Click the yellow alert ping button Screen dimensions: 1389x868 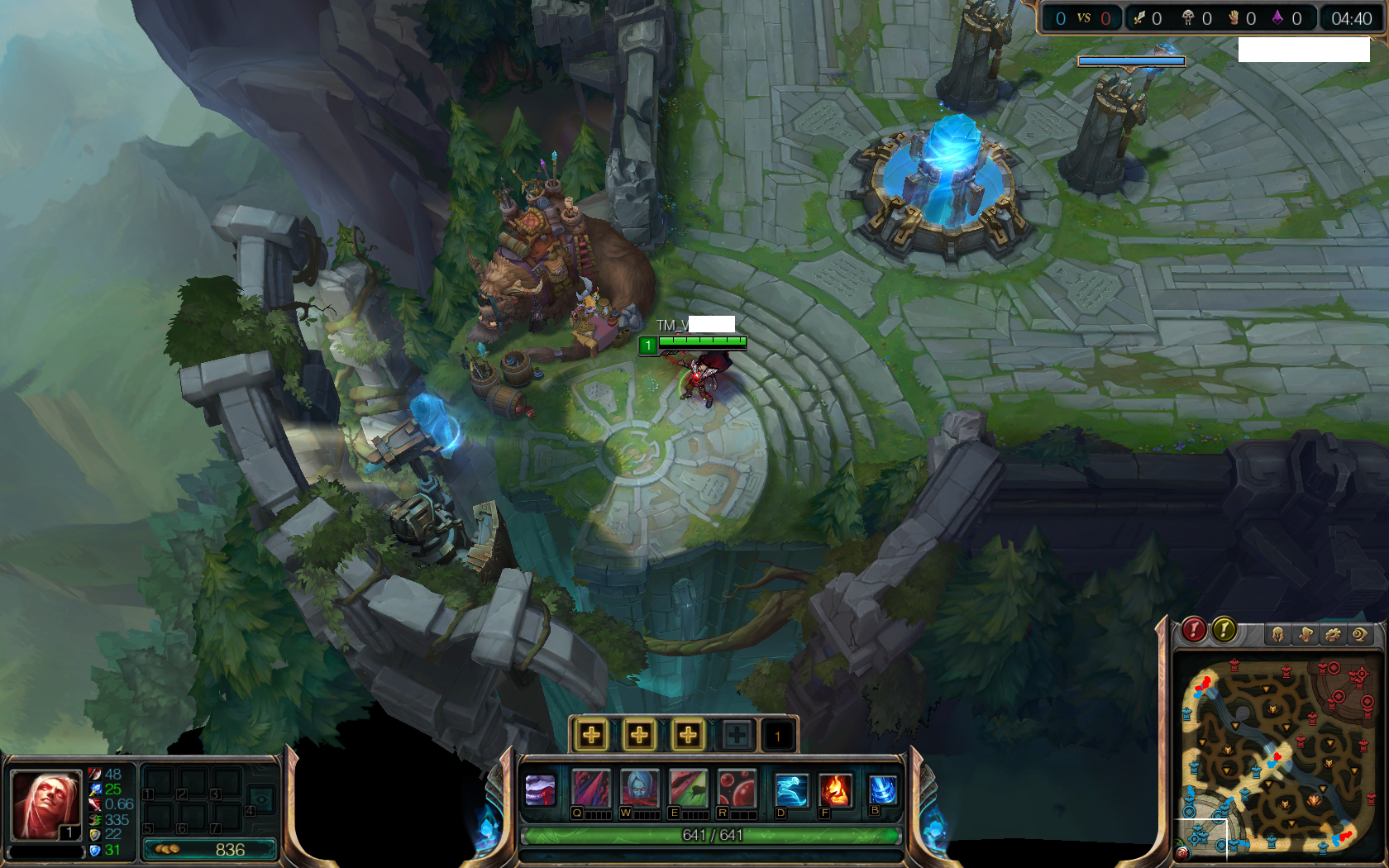tap(1224, 630)
